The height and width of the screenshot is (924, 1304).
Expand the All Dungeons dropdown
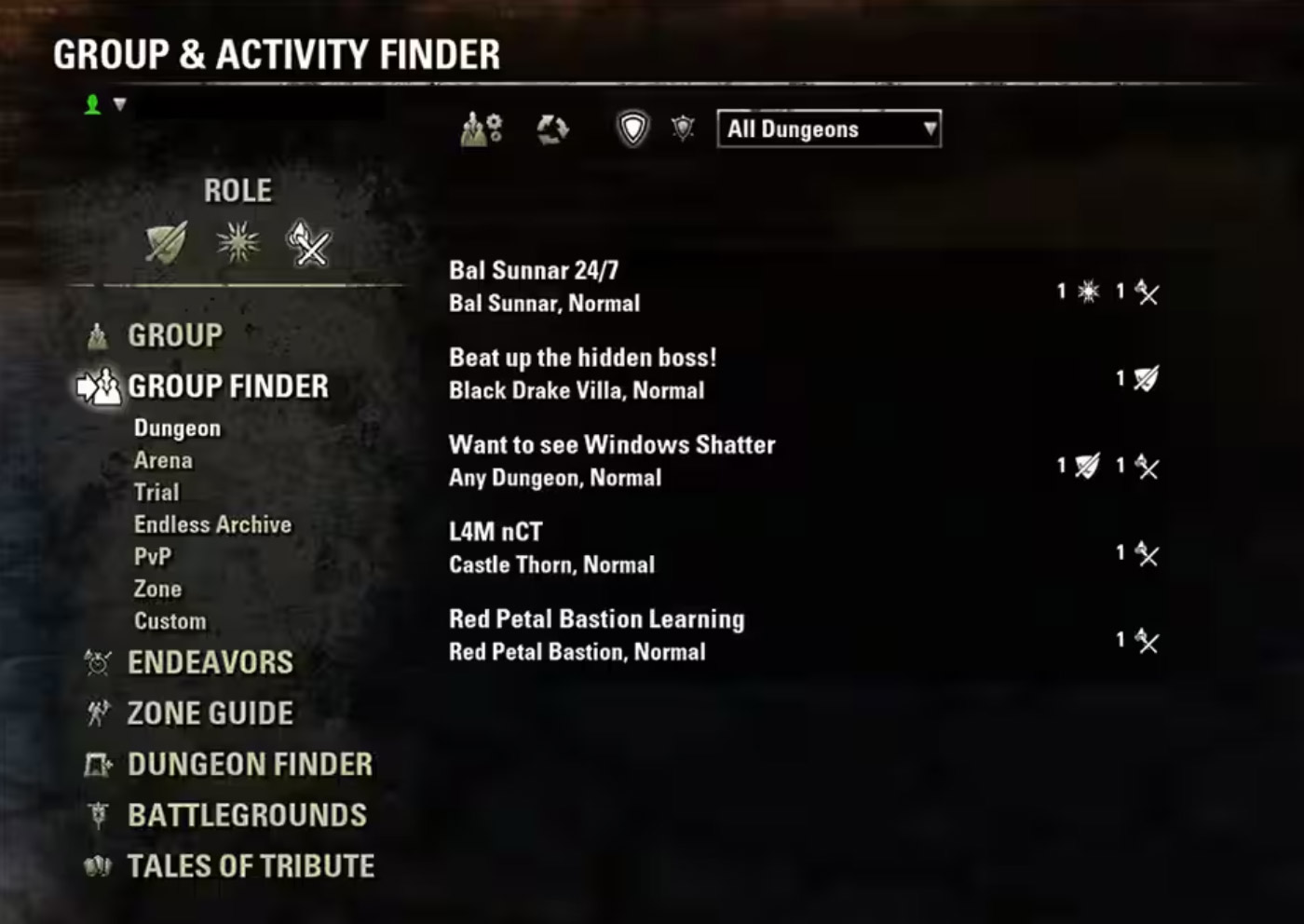tap(828, 129)
